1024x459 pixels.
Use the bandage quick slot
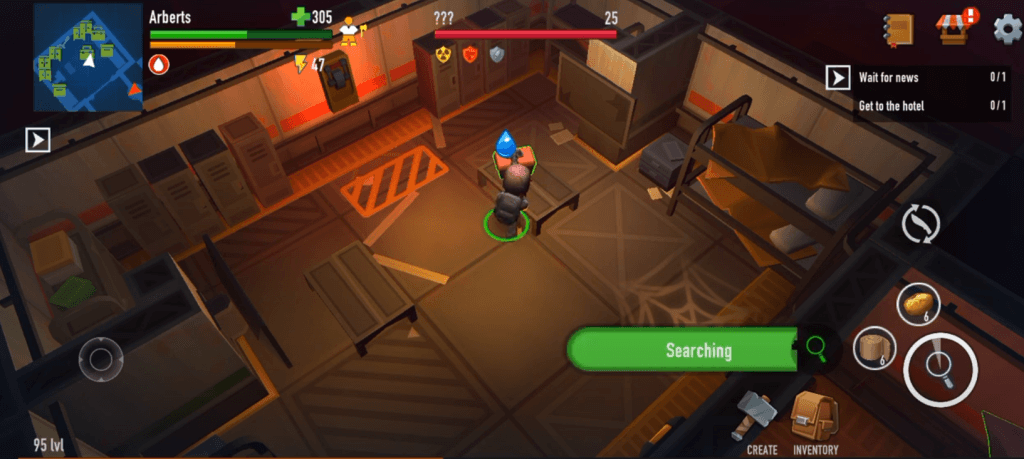(x=874, y=349)
